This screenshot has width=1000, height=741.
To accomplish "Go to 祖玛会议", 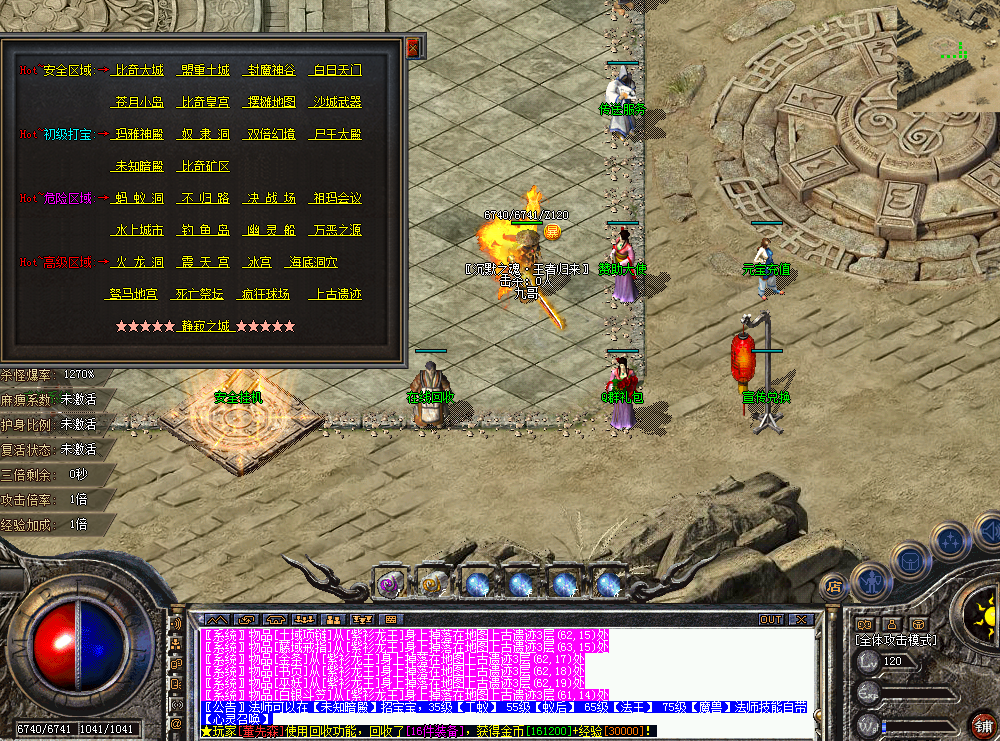I will coord(337,198).
